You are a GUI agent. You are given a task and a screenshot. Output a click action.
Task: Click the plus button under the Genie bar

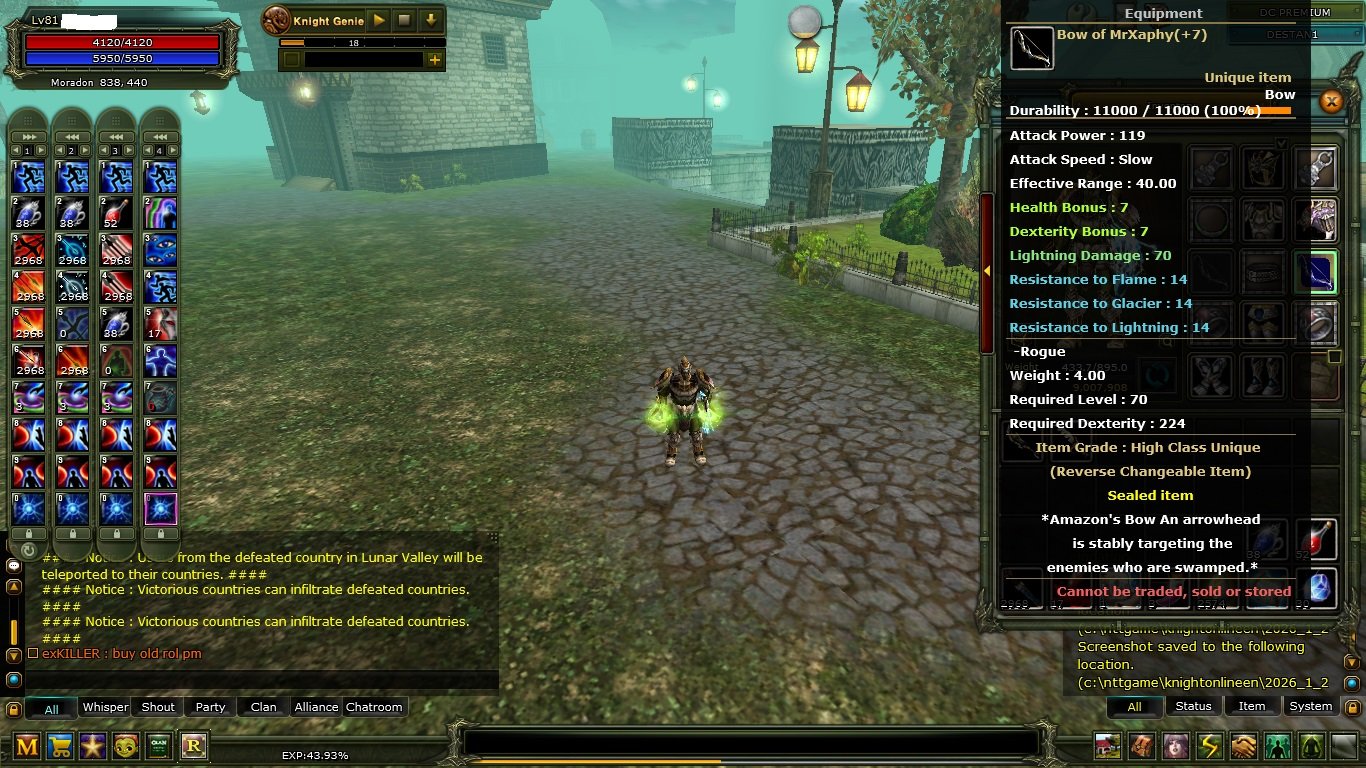(434, 60)
